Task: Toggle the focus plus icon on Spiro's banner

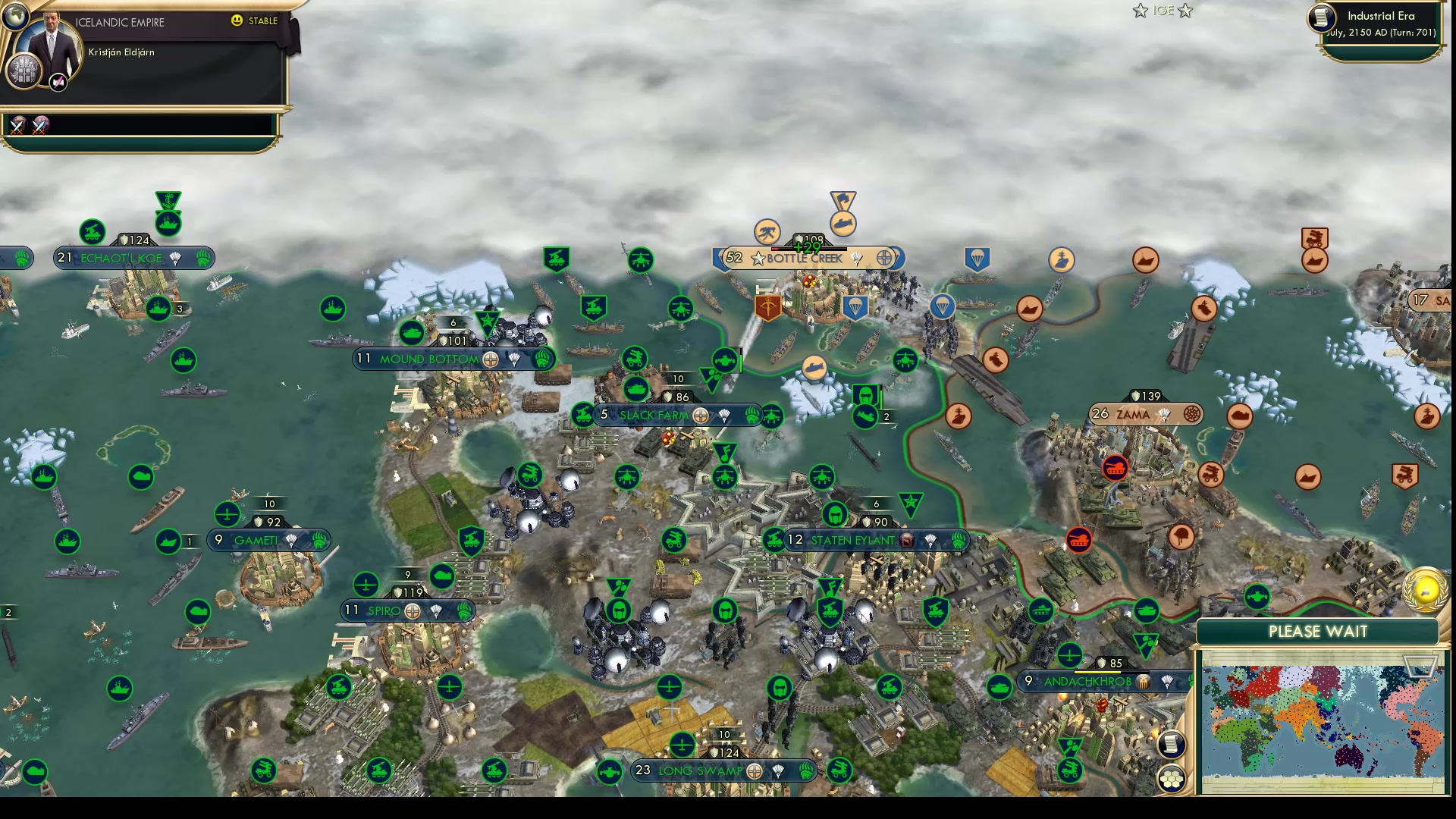Action: (368, 585)
